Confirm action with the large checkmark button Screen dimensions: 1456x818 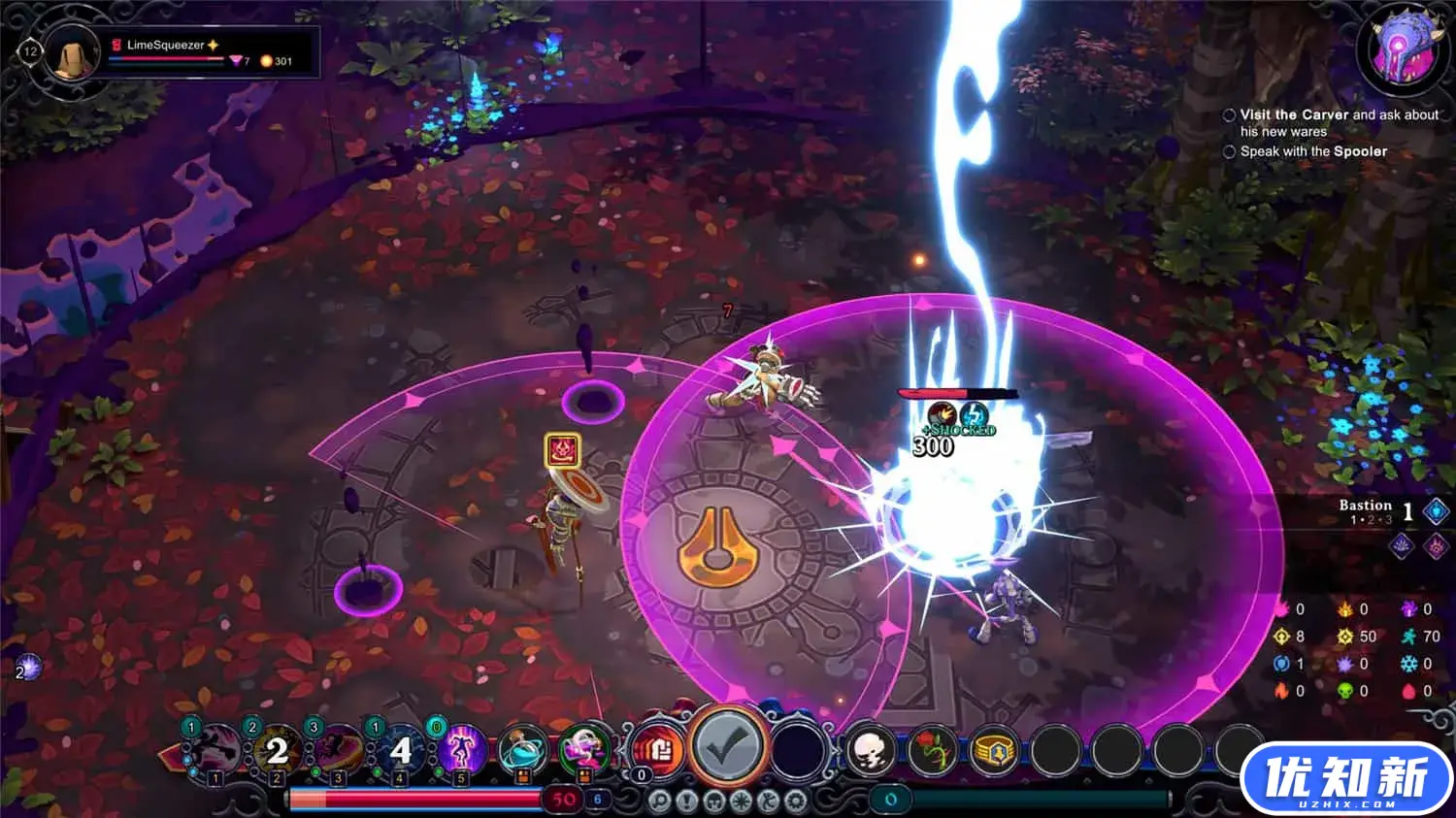point(727,748)
